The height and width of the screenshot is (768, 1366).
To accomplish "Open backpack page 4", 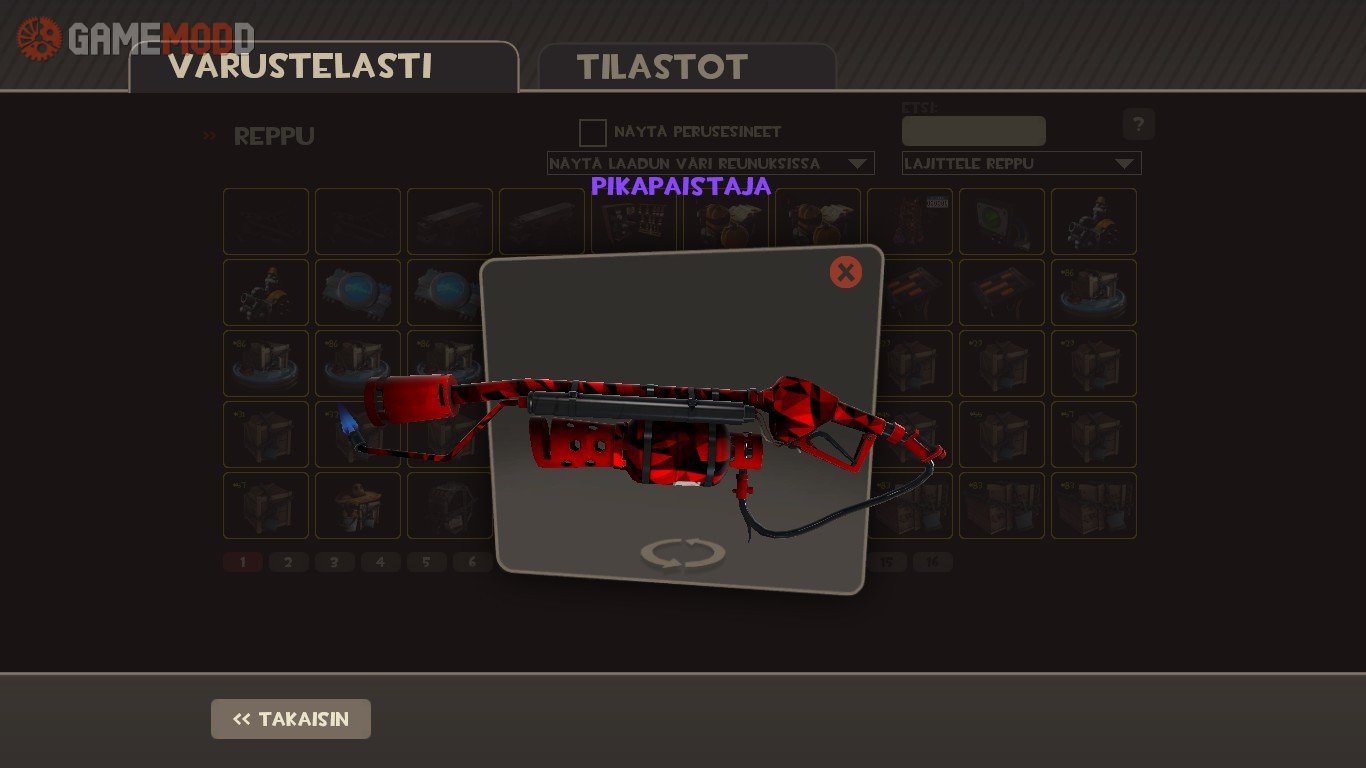I will [x=380, y=562].
